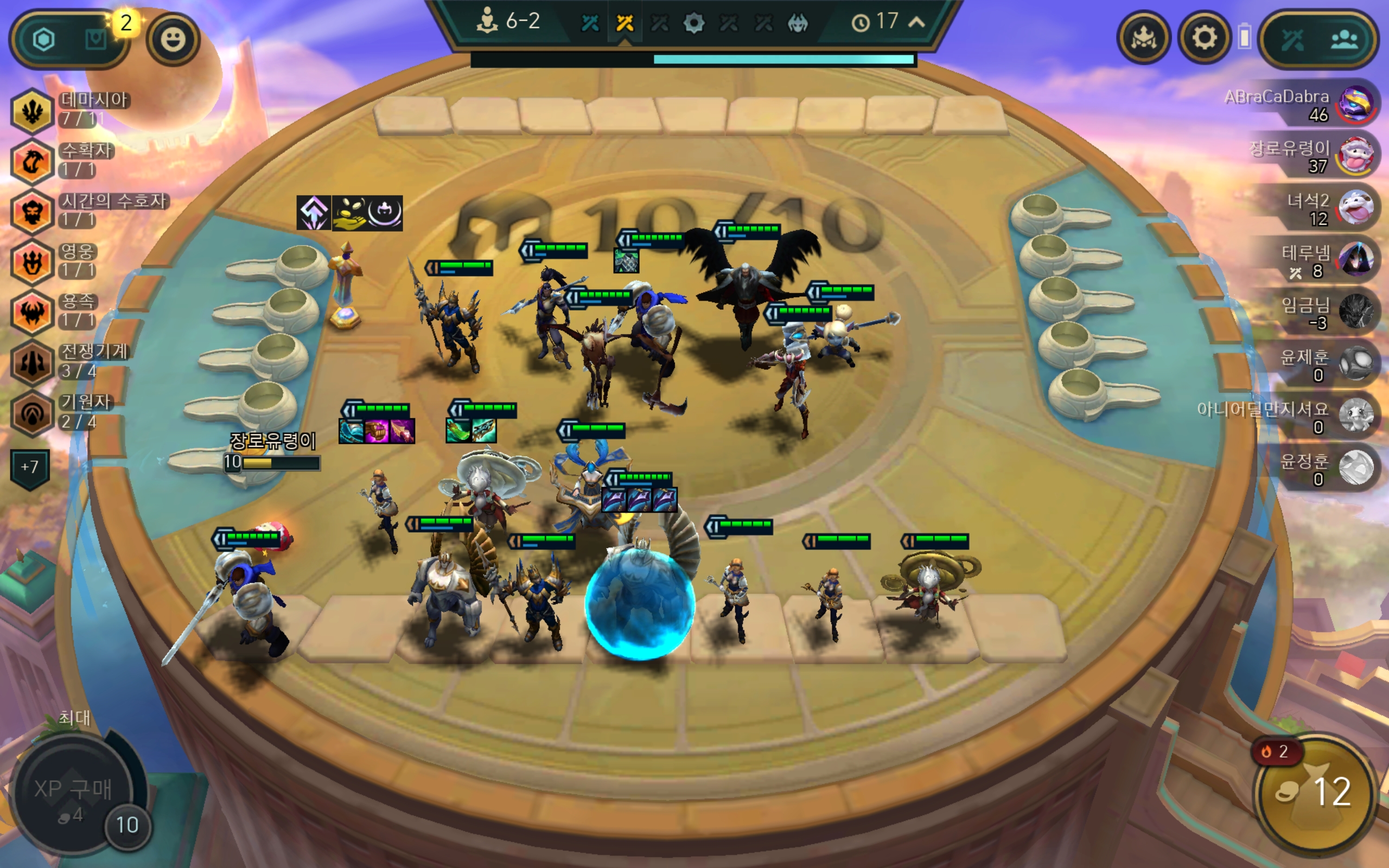1389x868 pixels.
Task: View player 테루넴 in the scoreboard
Action: [x=1356, y=259]
